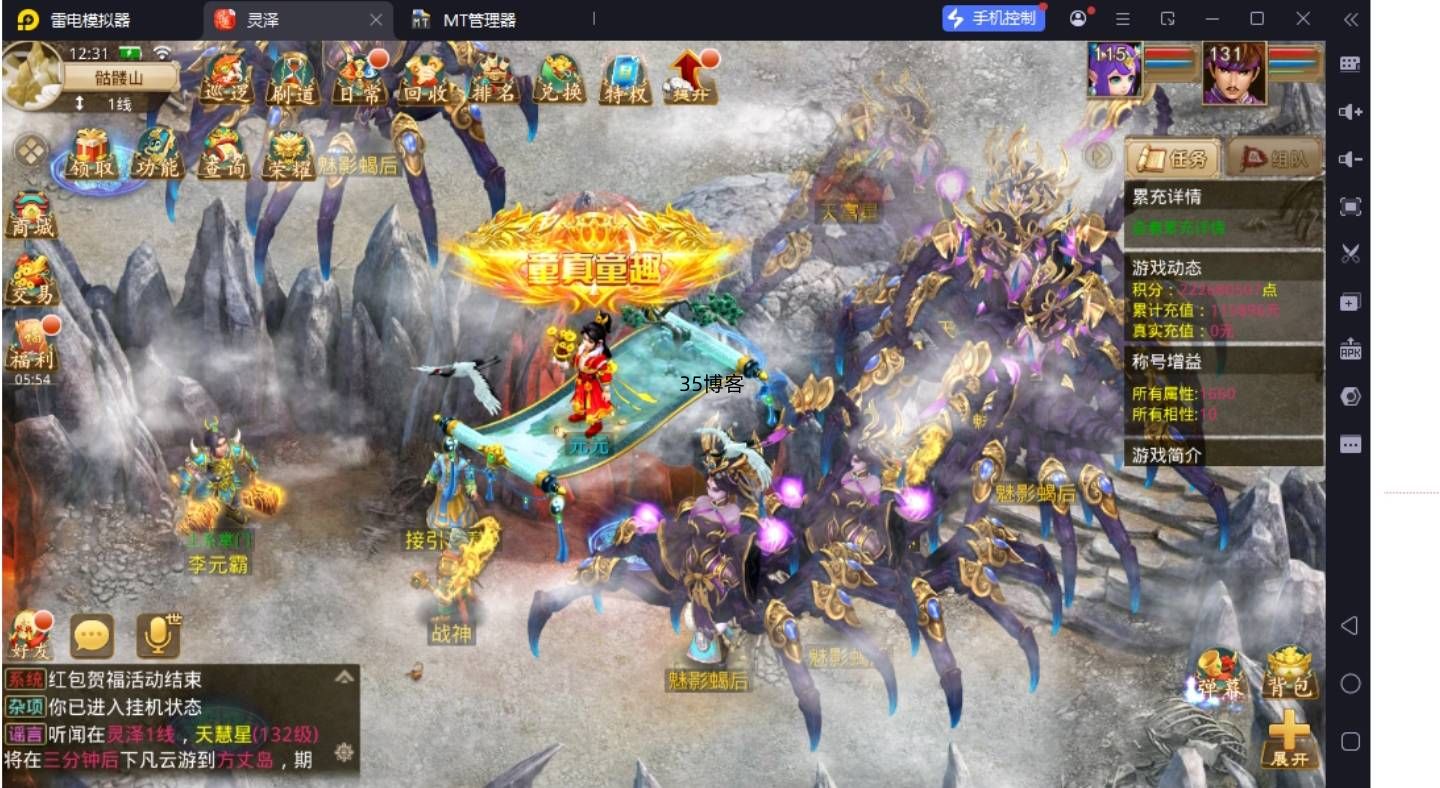
Task: Open the 回收 recycle icon
Action: [426, 78]
